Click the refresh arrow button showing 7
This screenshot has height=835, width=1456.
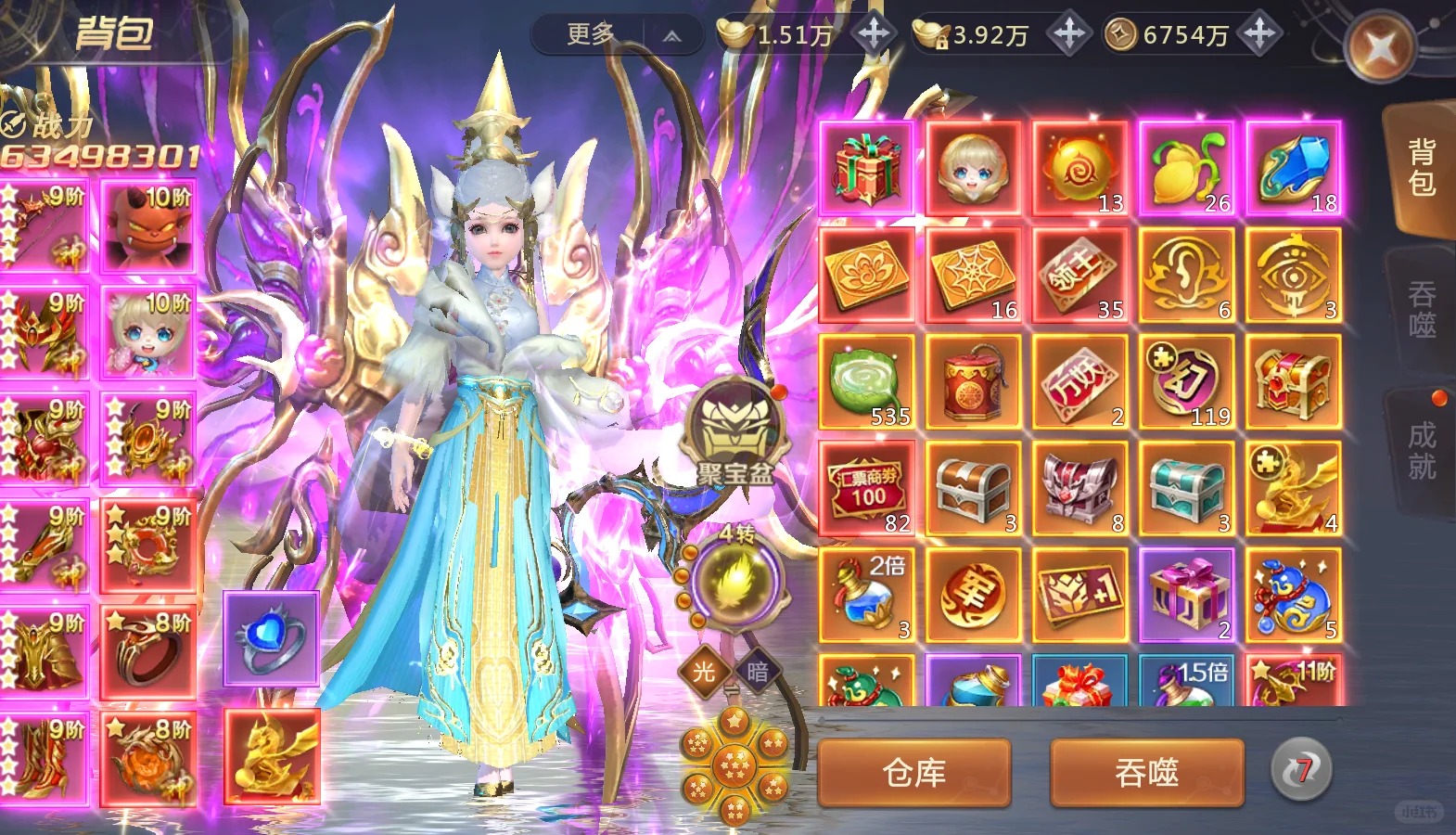pyautogui.click(x=1301, y=770)
